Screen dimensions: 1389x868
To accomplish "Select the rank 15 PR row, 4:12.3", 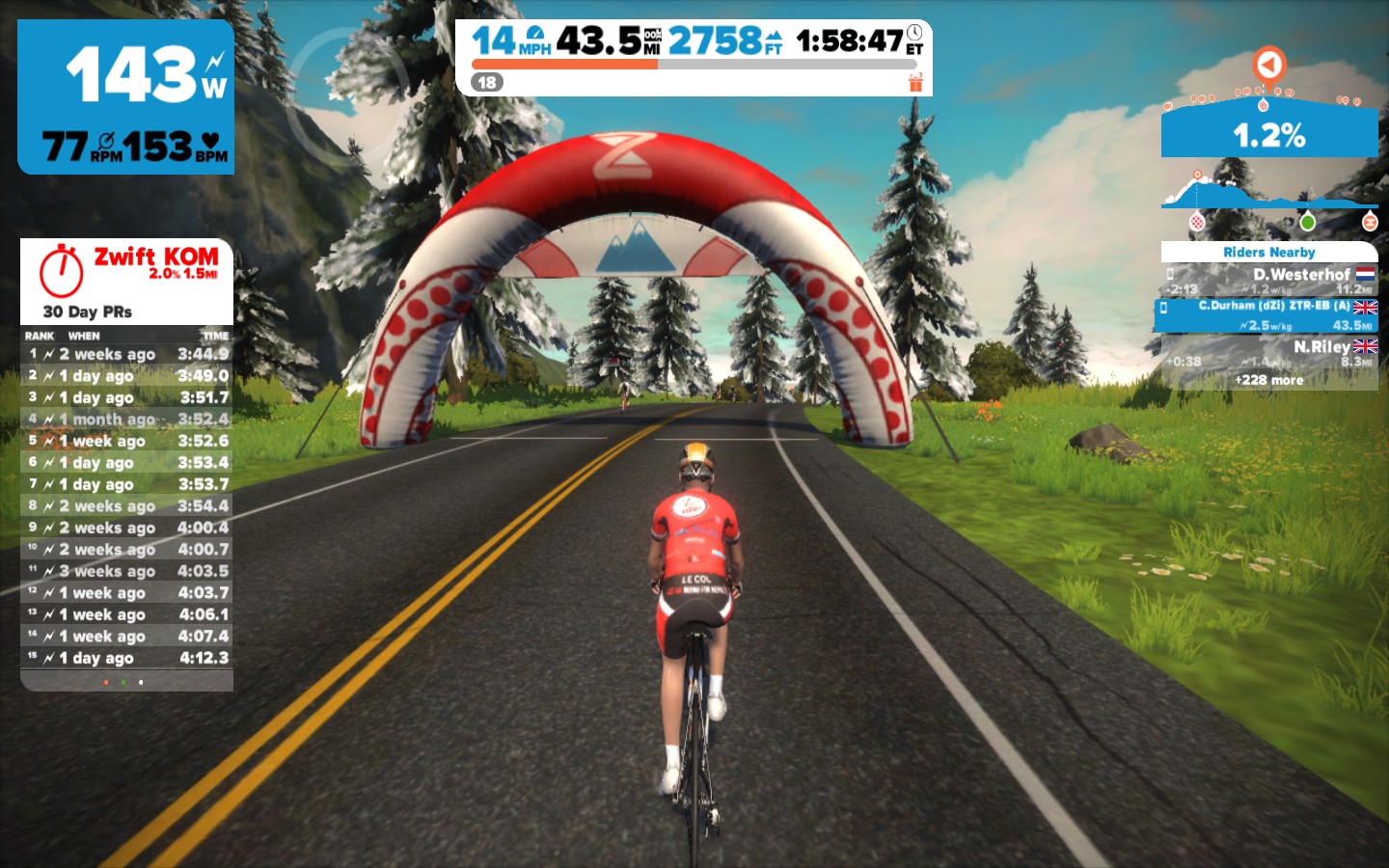I will point(126,658).
